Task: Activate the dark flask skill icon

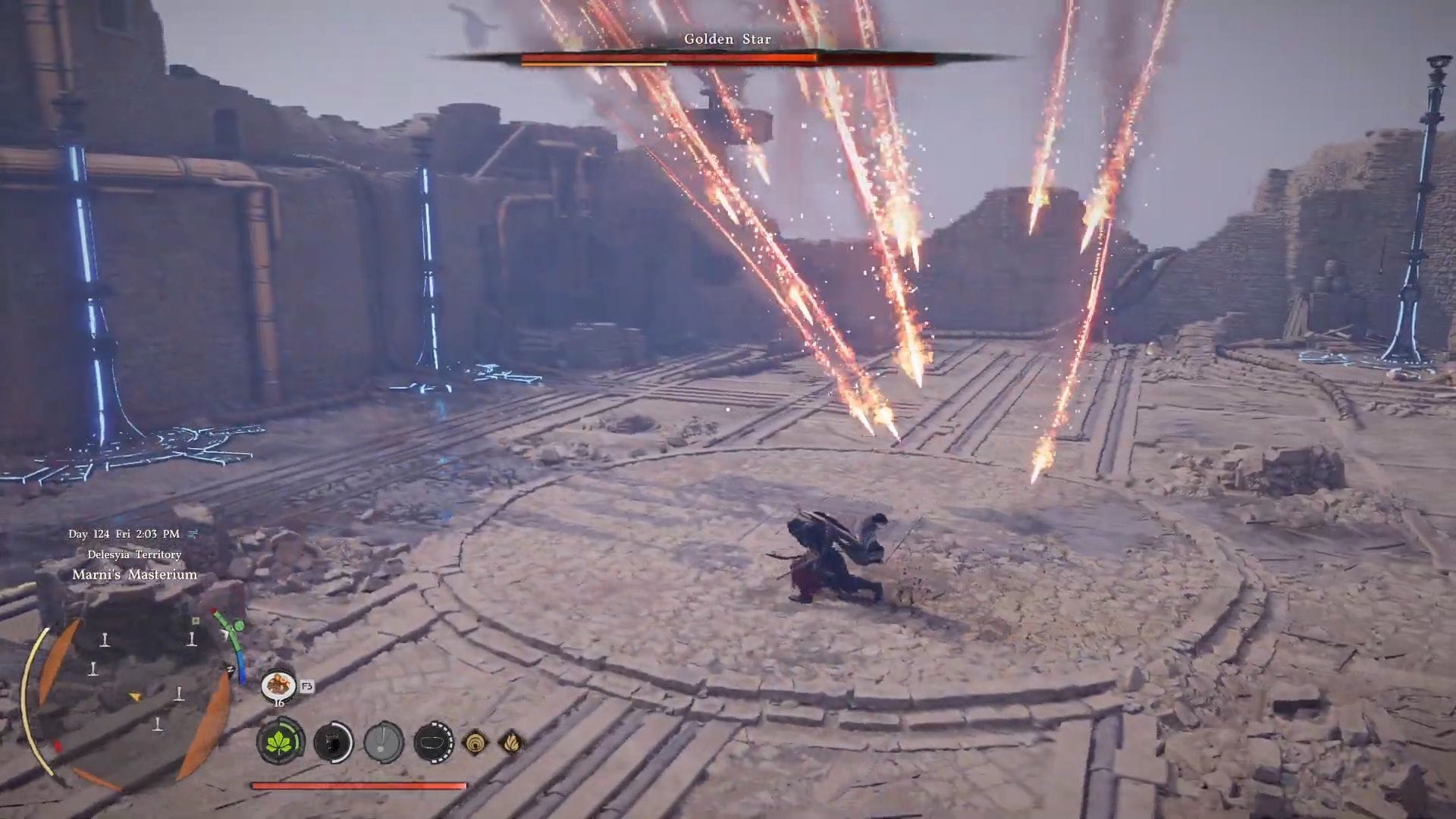Action: 332,742
